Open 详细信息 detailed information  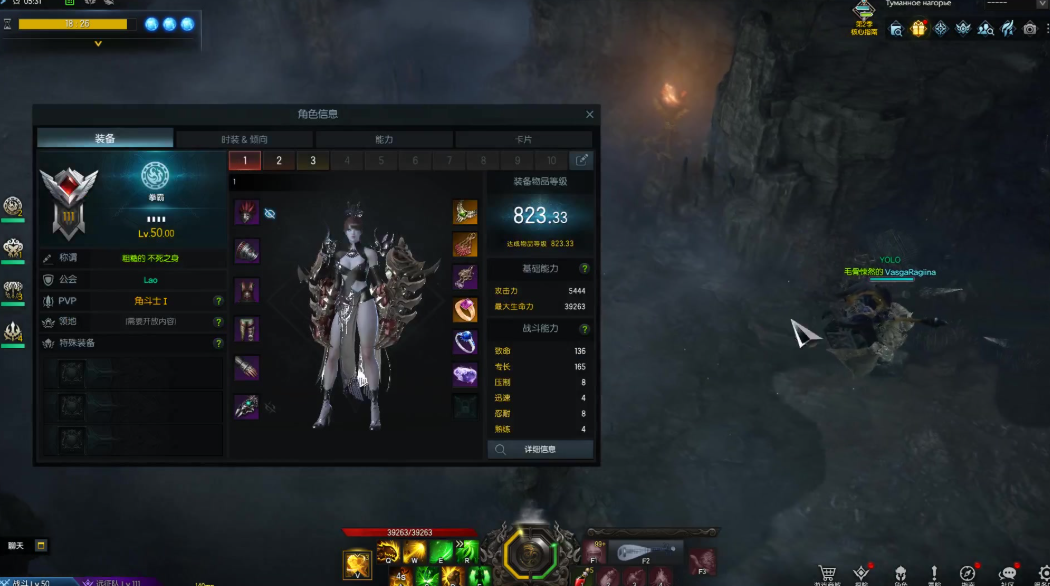tap(540, 450)
